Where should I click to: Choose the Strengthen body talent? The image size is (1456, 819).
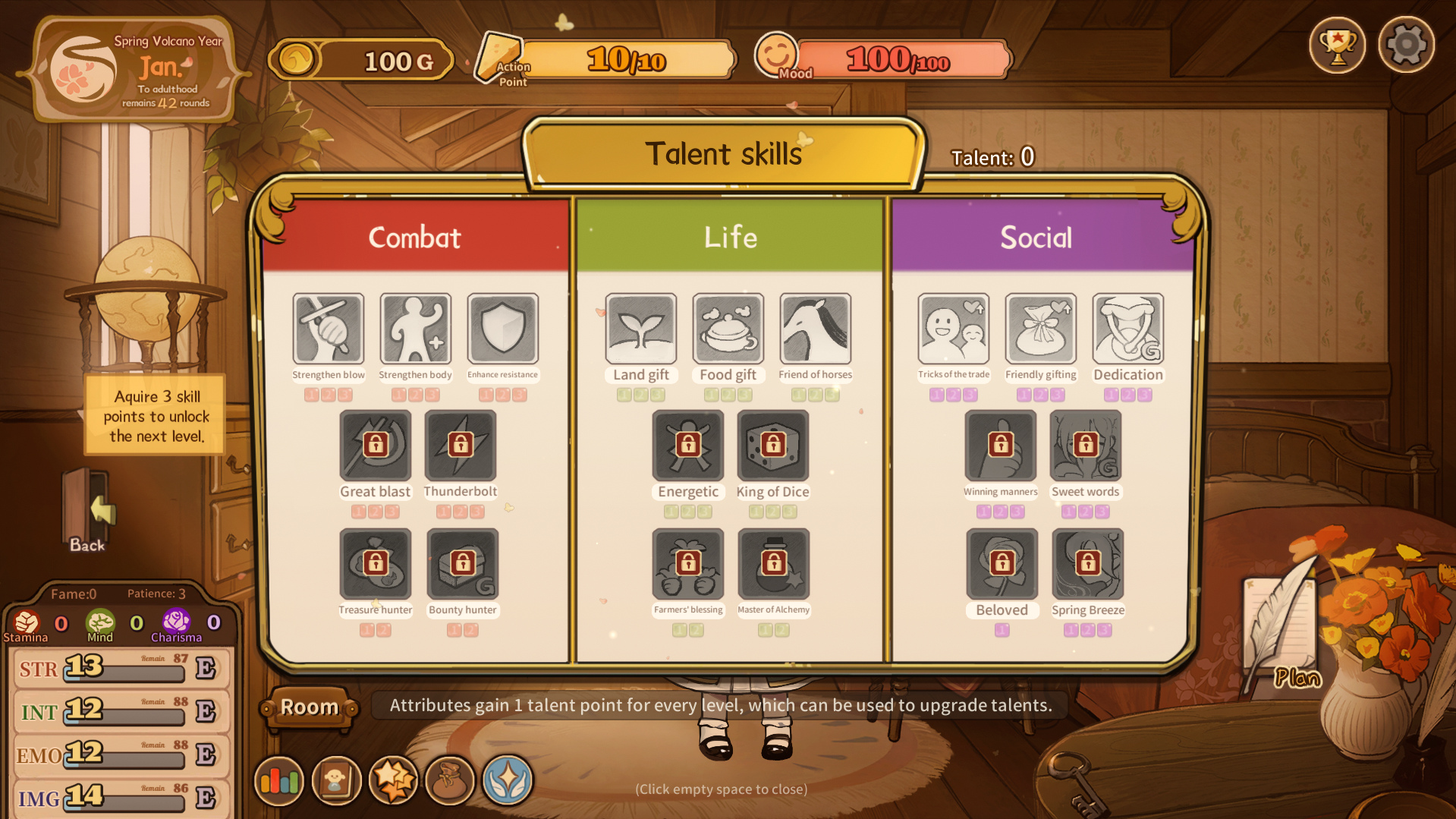415,329
